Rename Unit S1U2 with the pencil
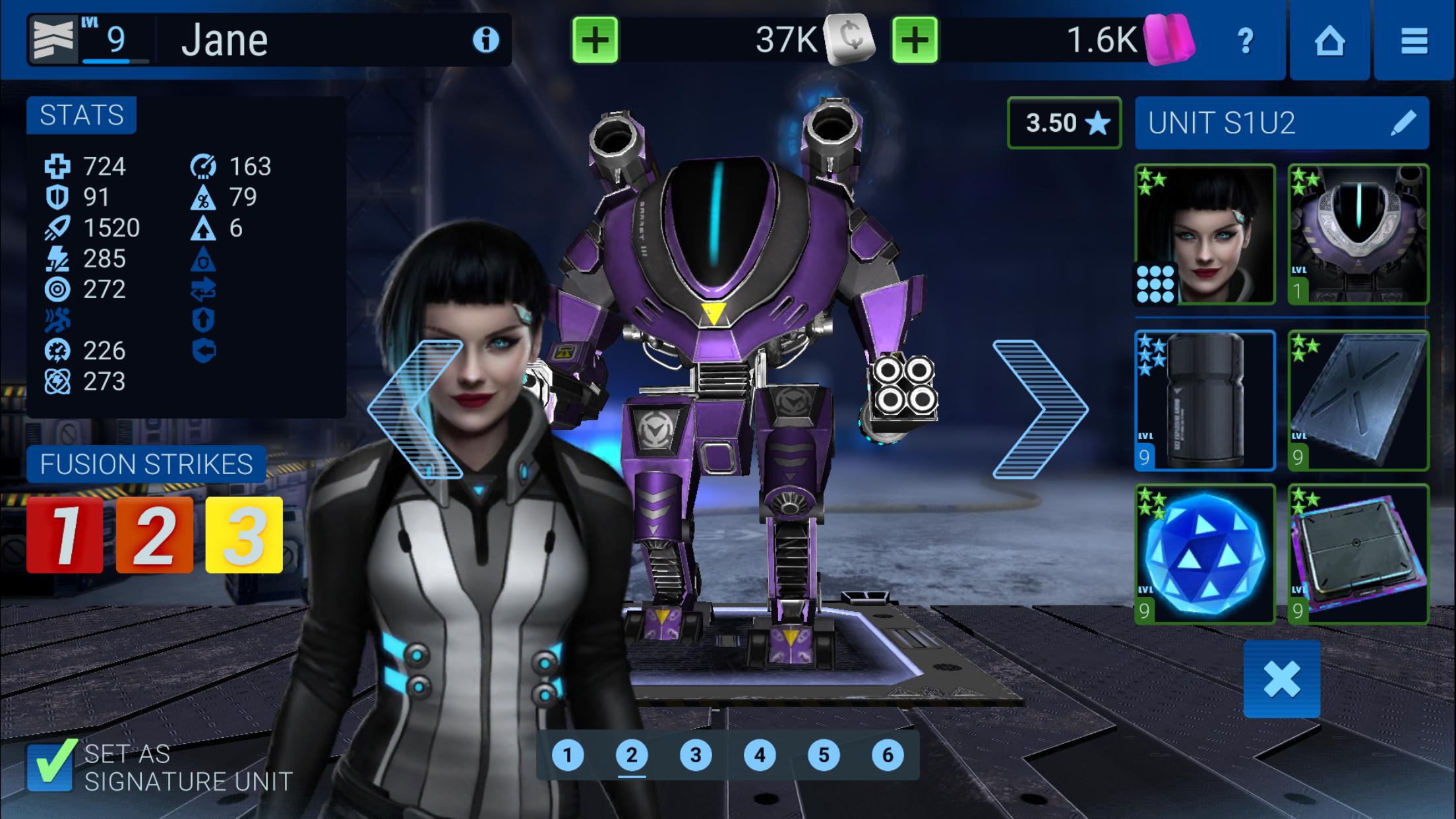This screenshot has width=1456, height=819. point(1403,123)
